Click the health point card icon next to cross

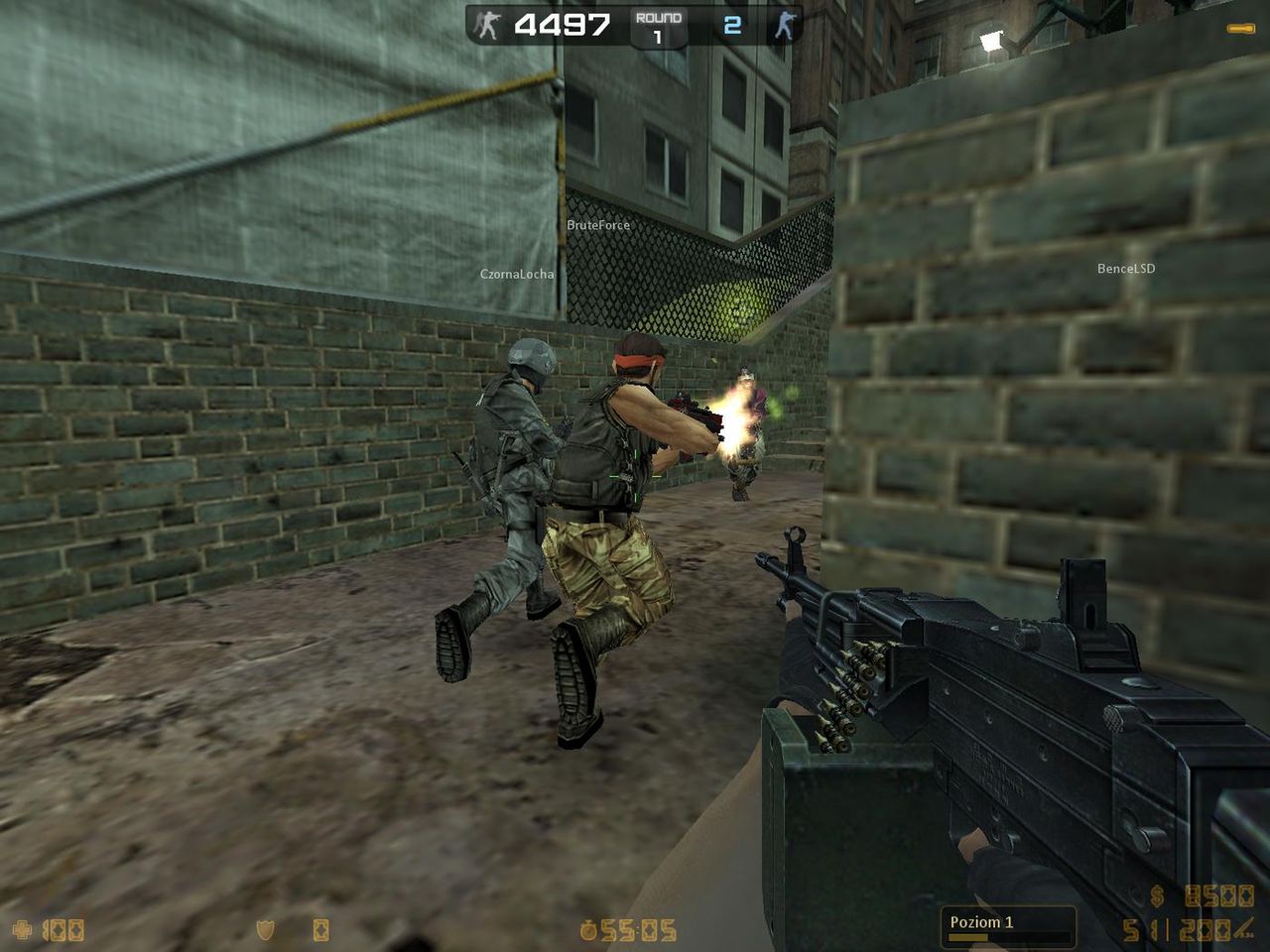60,929
